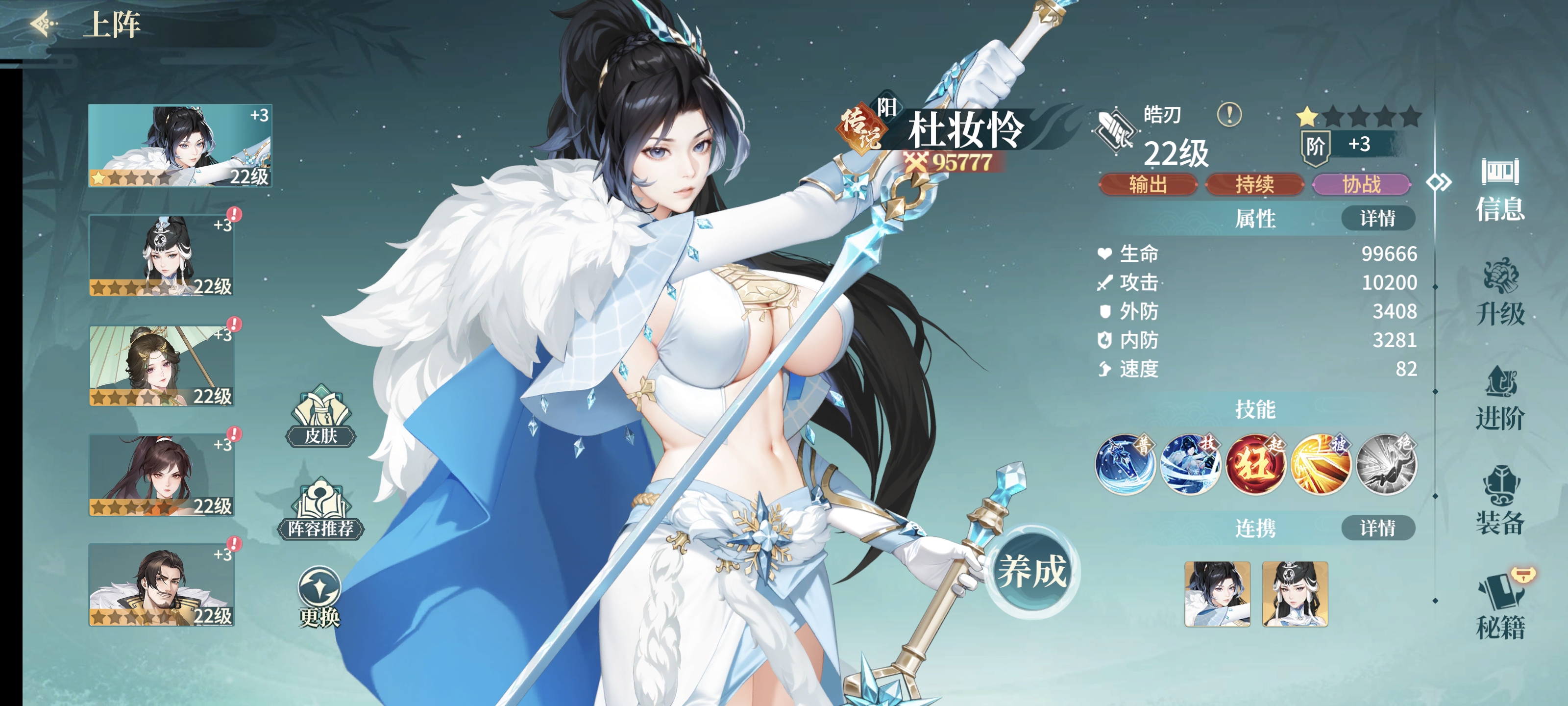1568x706 pixels.
Task: Show 属性 attribute details via 详情
Action: (1377, 218)
